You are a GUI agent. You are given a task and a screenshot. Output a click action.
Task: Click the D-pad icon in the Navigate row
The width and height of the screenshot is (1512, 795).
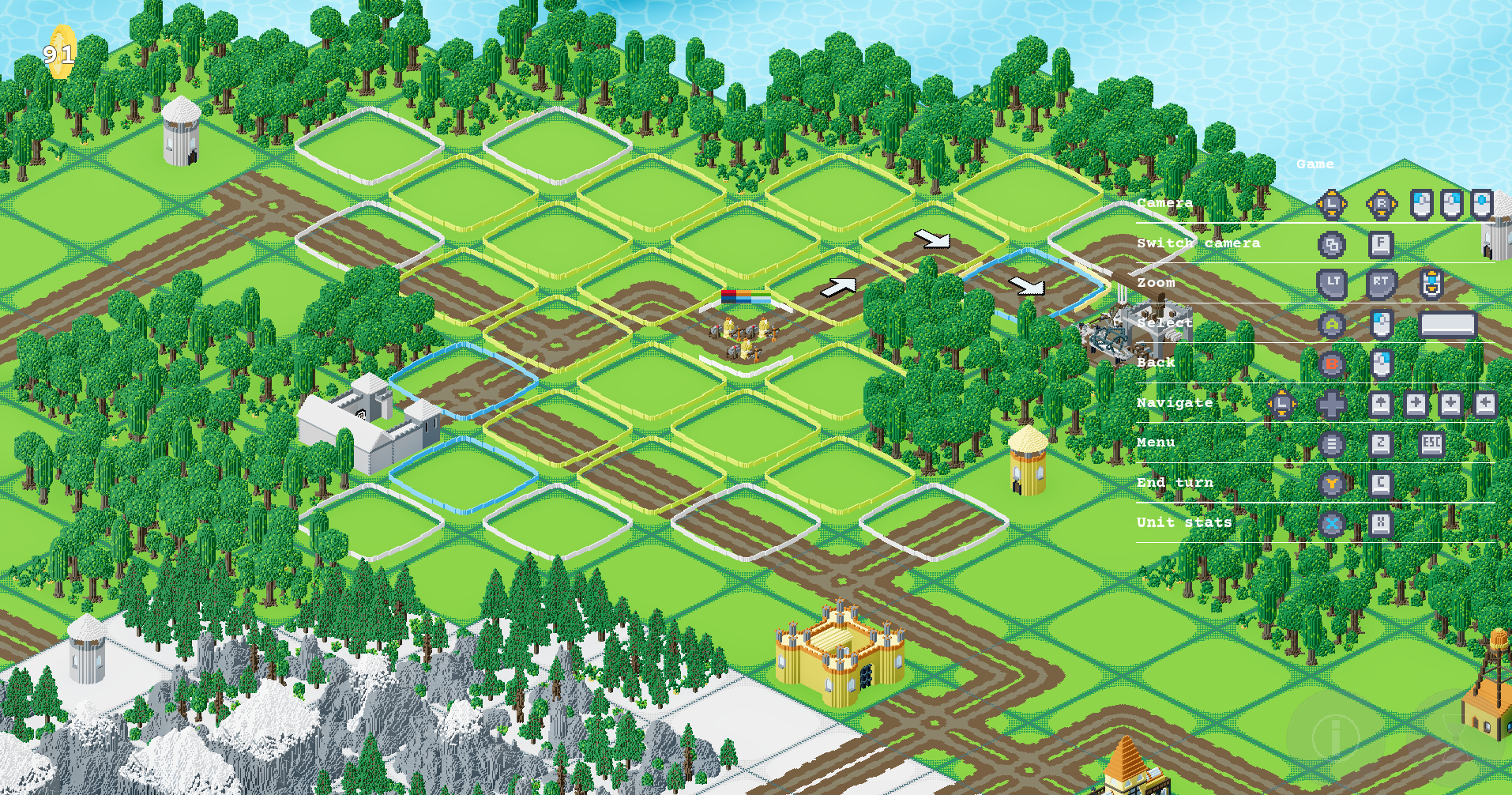(x=1331, y=404)
